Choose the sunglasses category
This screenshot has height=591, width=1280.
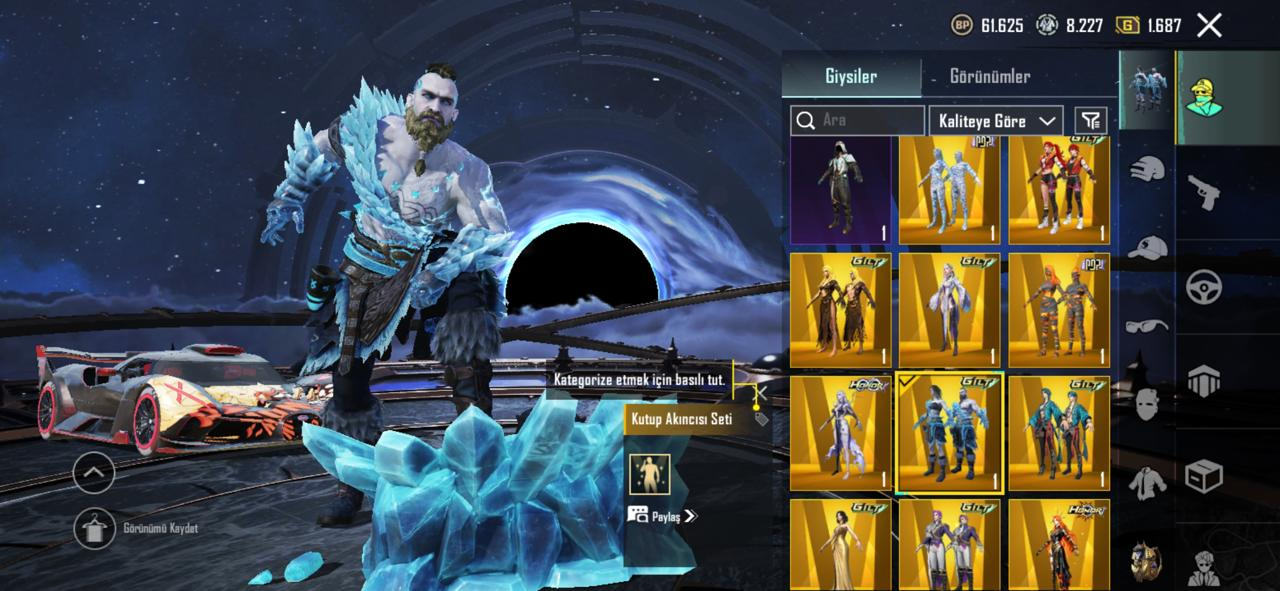1147,325
